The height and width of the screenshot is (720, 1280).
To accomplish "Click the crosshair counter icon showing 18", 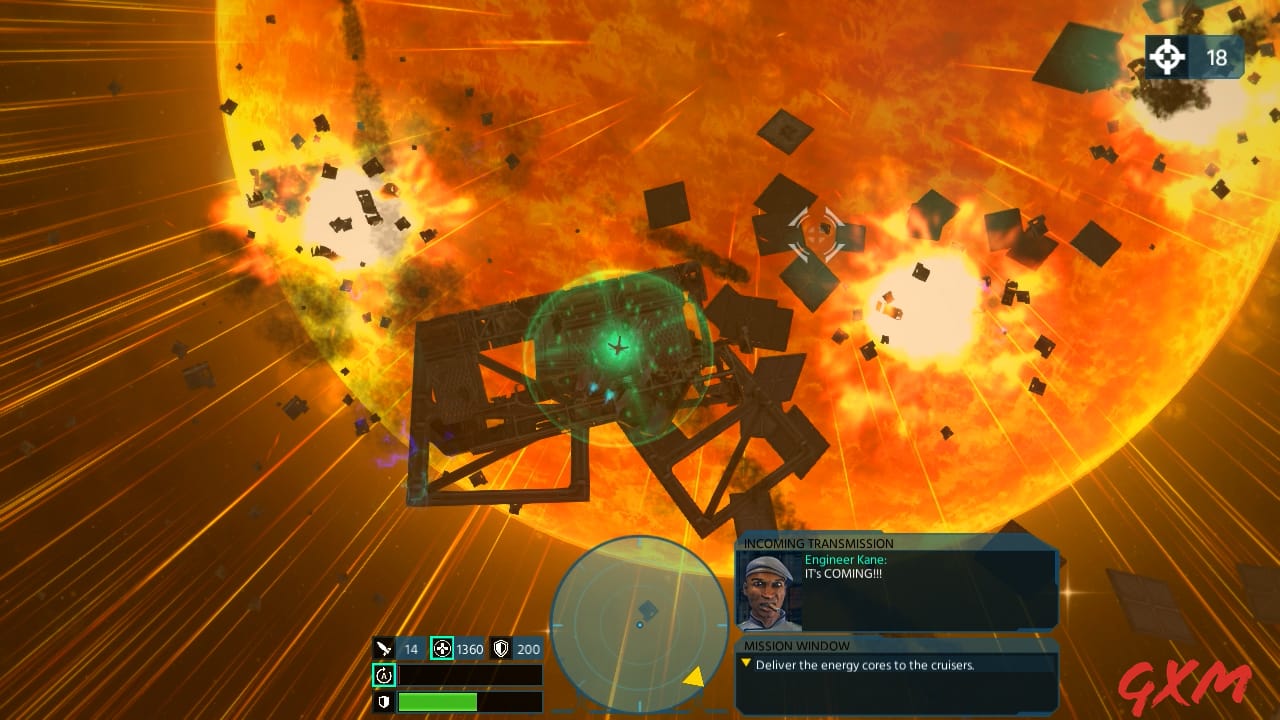I will 1166,58.
